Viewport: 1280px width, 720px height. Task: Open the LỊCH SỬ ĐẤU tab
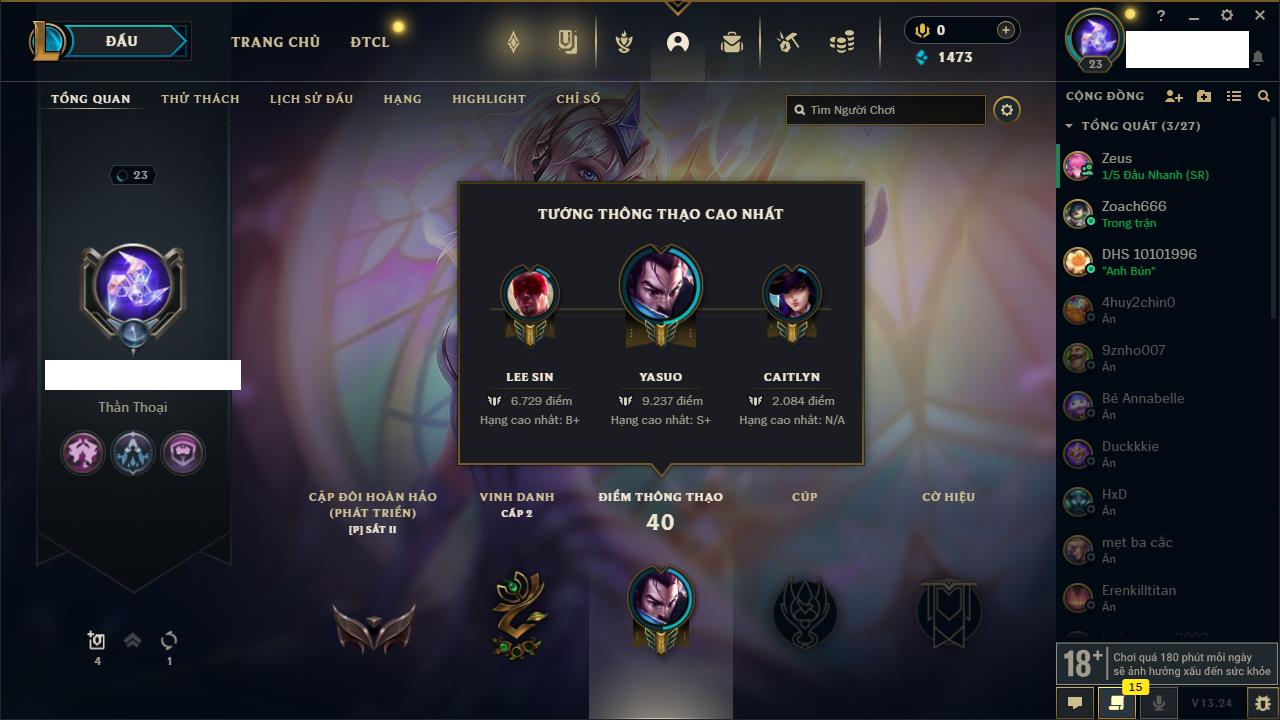pyautogui.click(x=311, y=99)
